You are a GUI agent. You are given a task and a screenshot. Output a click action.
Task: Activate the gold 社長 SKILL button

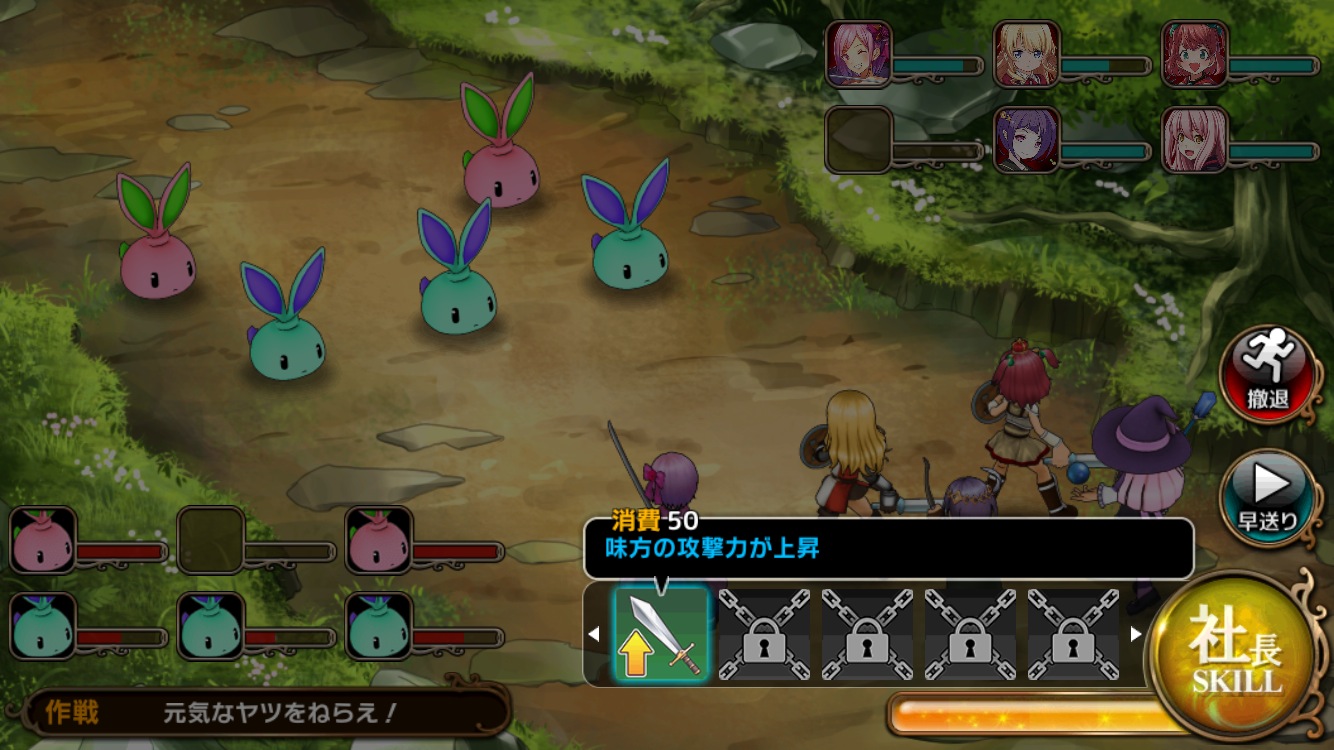point(1234,653)
